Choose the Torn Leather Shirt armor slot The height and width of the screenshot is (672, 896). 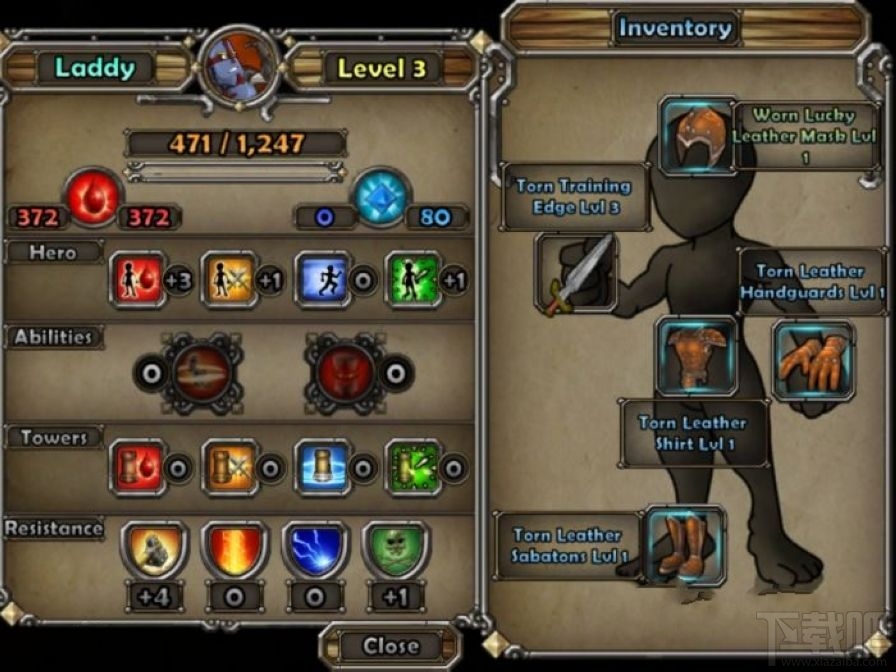point(695,356)
